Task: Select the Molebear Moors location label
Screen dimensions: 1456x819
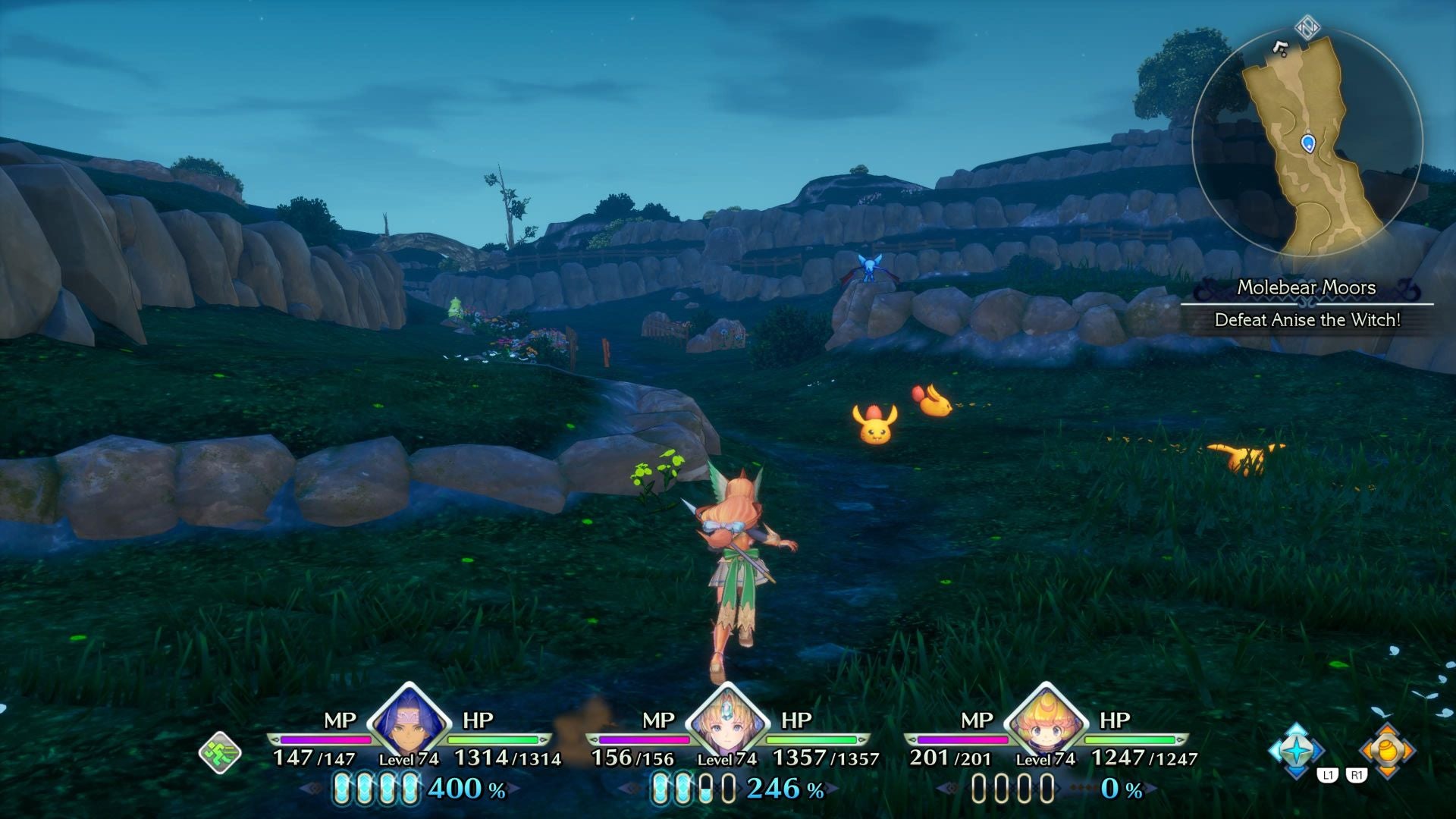Action: coord(1306,288)
